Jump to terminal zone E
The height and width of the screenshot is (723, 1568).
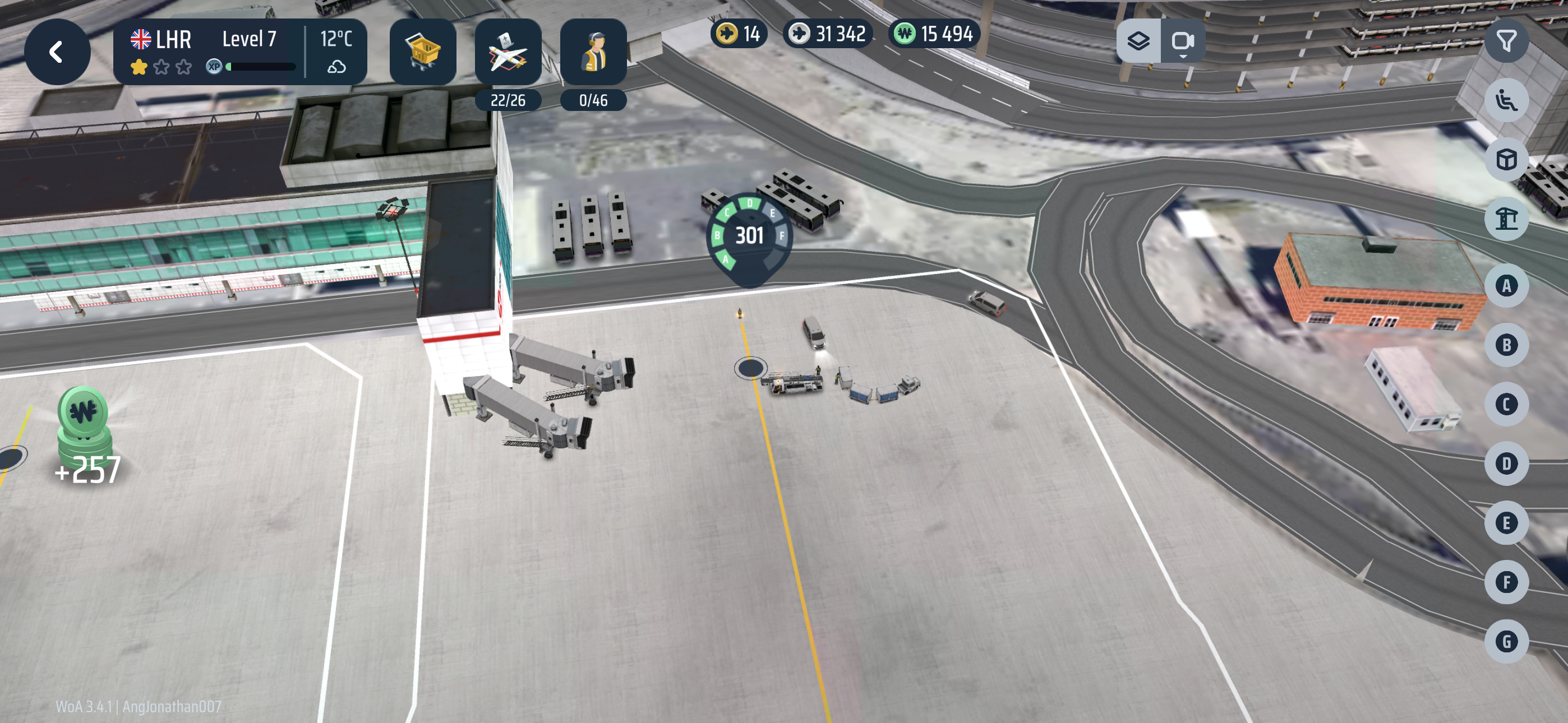click(1506, 523)
